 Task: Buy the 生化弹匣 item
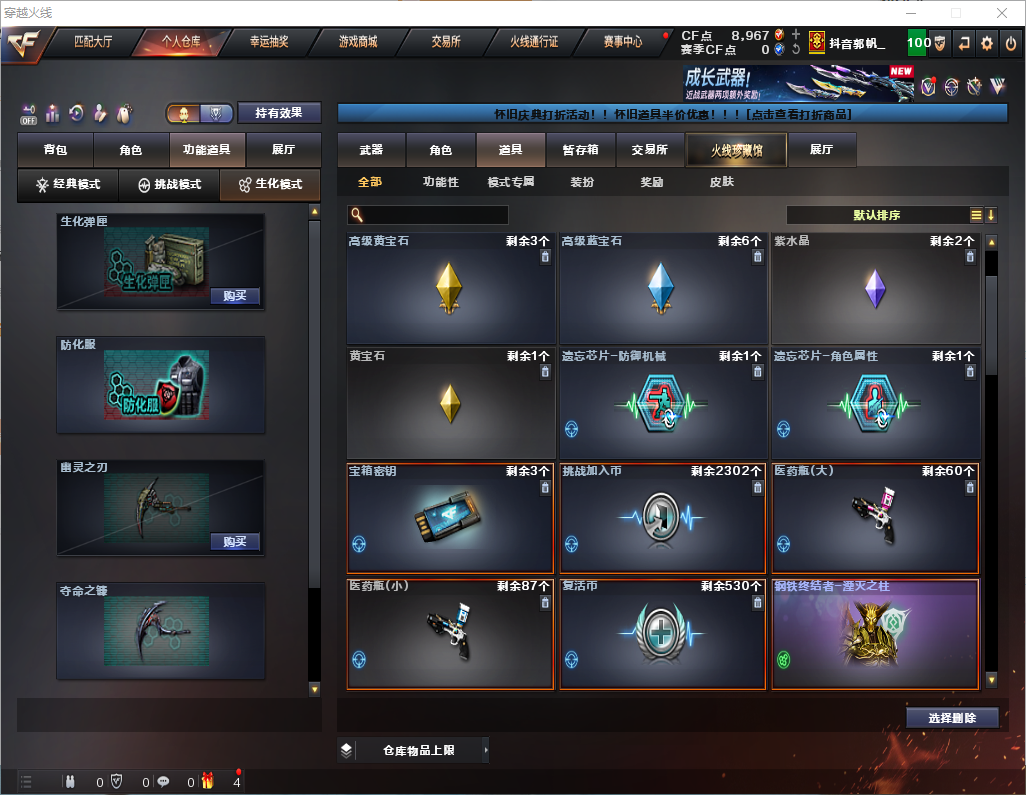(x=235, y=296)
